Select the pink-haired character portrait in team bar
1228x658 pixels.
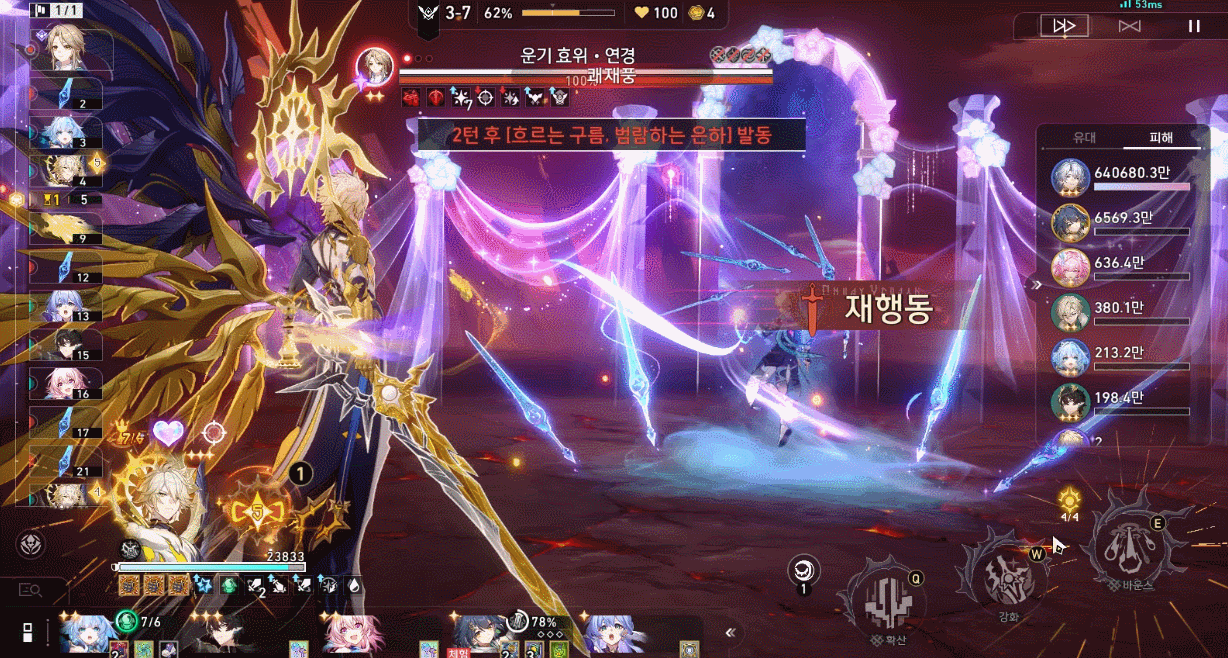(x=345, y=632)
